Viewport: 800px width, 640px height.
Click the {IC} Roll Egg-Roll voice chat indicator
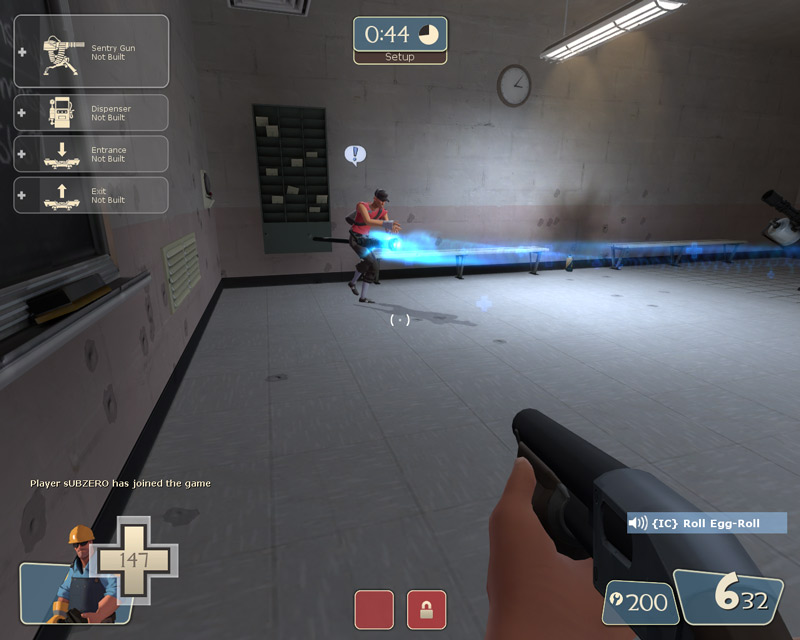click(707, 523)
